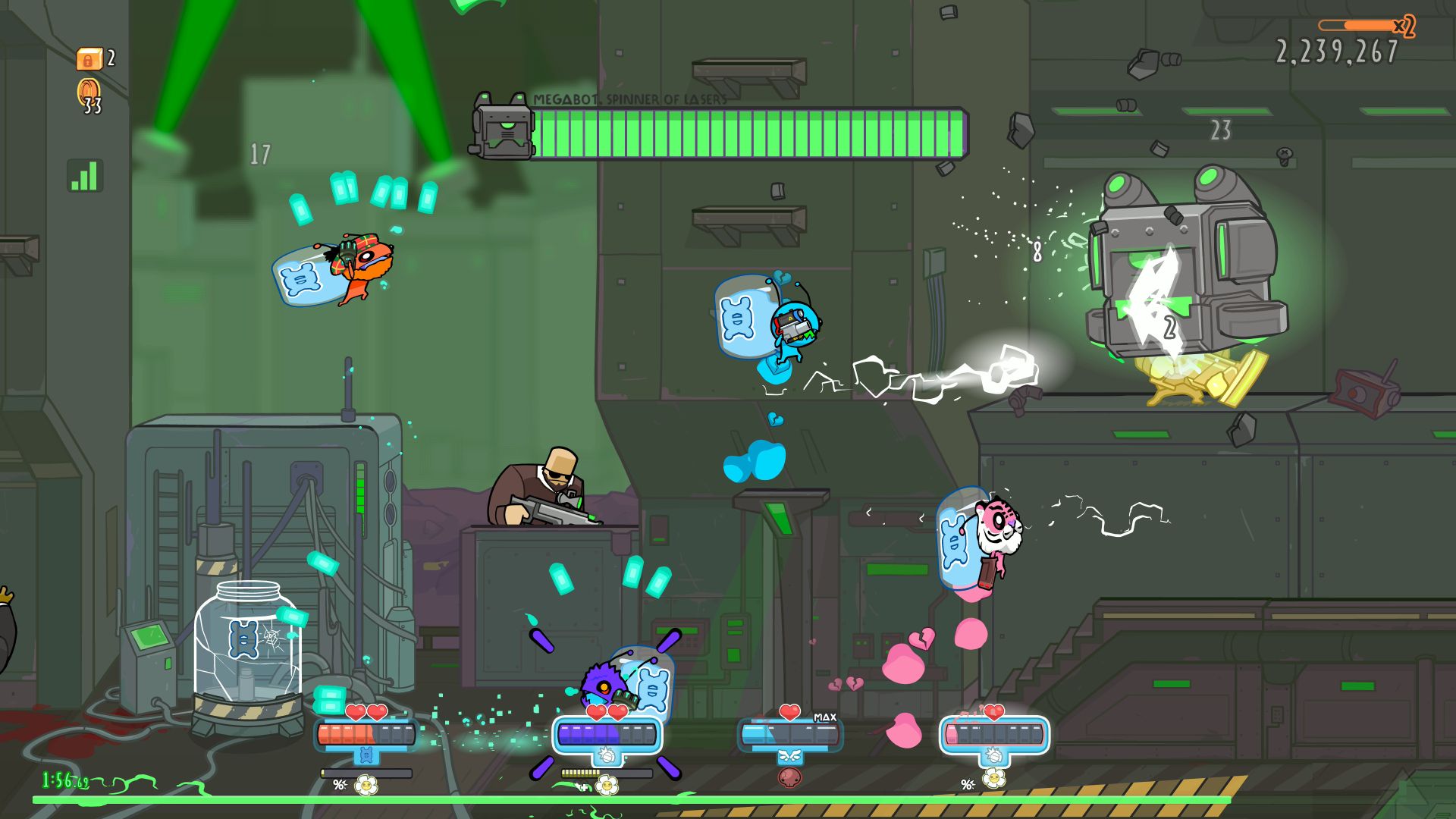Image resolution: width=1456 pixels, height=819 pixels.
Task: Select the blue player's winged ability icon
Action: point(789,756)
